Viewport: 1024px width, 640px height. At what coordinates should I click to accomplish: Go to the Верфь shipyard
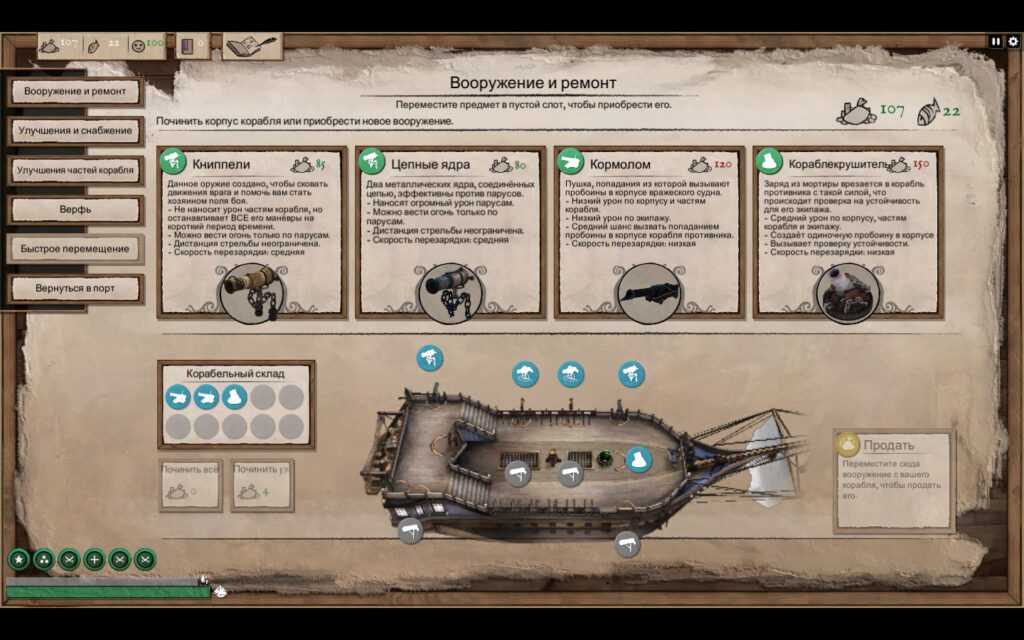(x=75, y=210)
